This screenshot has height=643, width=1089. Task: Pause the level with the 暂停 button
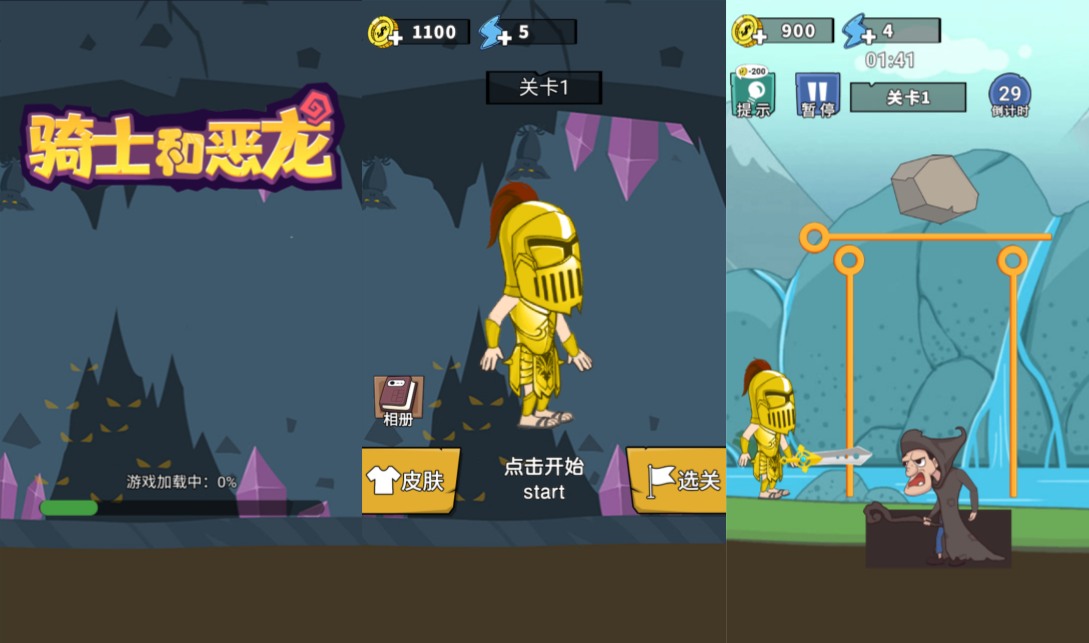coord(817,96)
